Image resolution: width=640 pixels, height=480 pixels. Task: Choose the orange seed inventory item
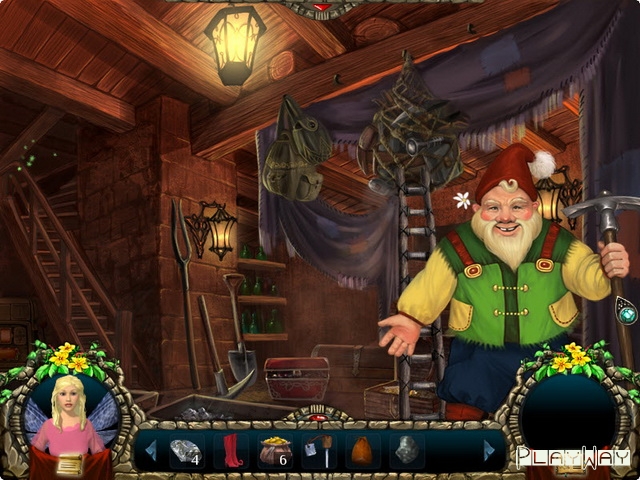click(363, 450)
